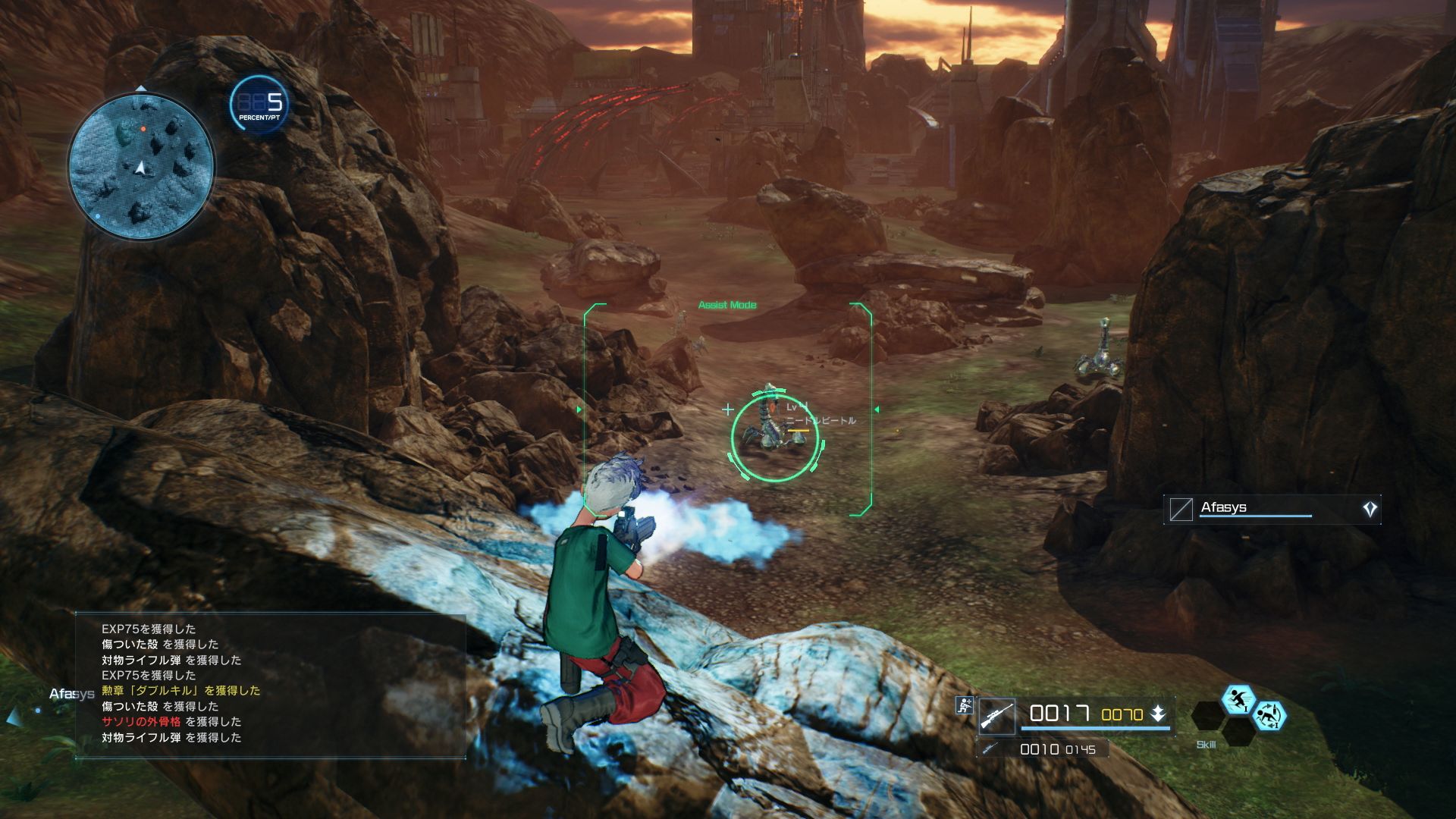
Task: Switch to the secondary weapon slot
Action: (x=1043, y=749)
